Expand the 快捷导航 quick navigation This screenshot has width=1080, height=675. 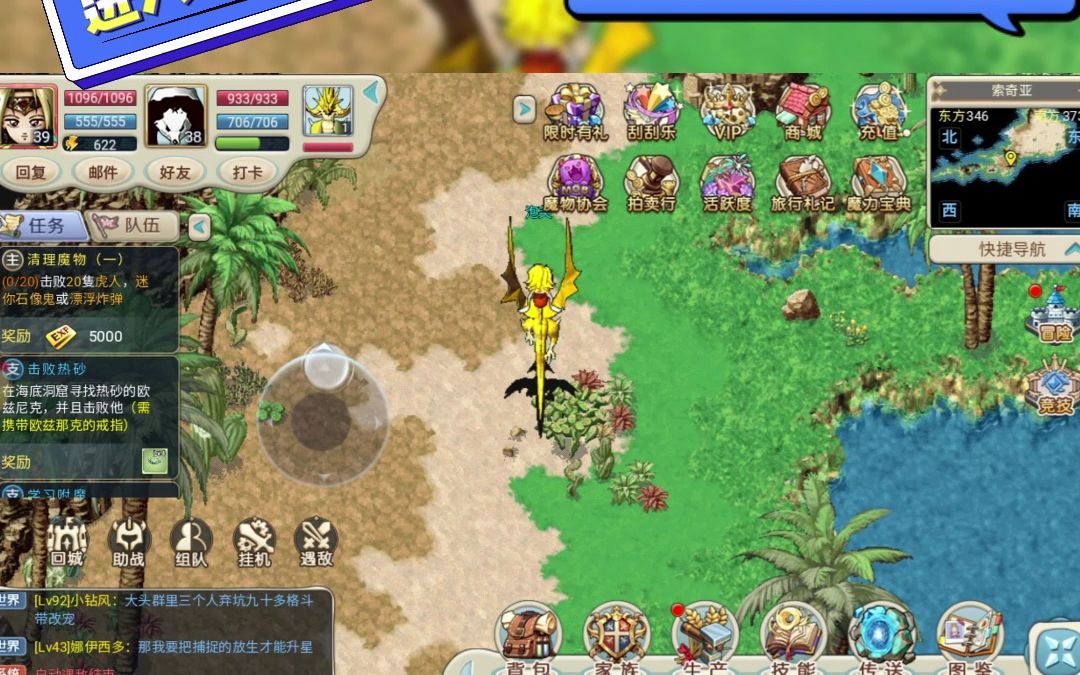point(1004,248)
